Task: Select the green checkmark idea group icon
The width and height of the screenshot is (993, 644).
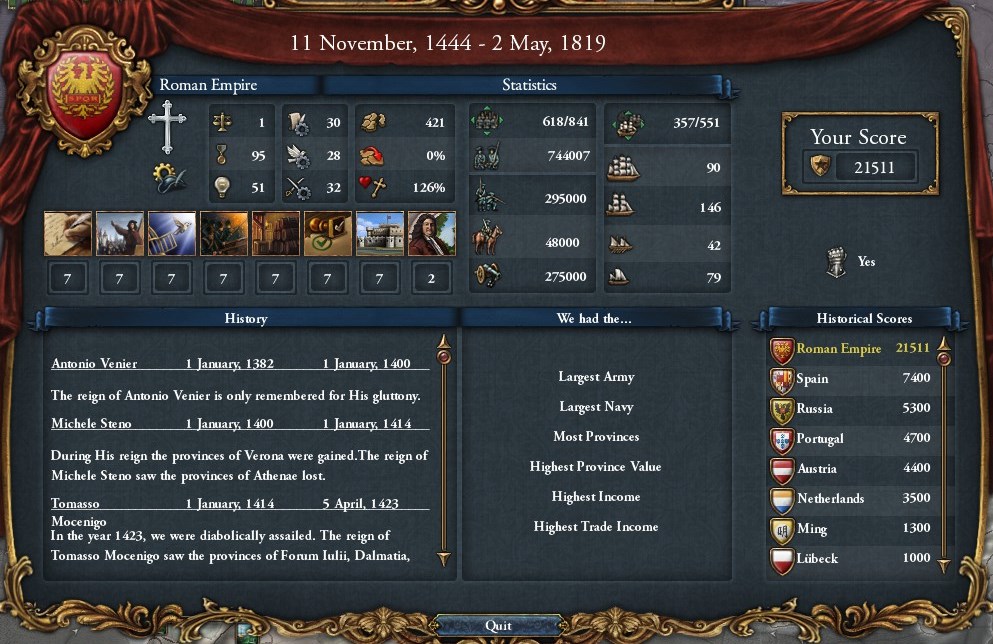Action: tap(328, 234)
